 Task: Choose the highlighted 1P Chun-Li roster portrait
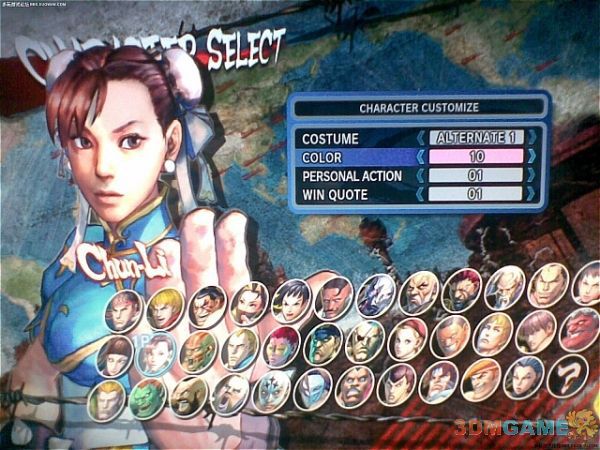tap(155, 352)
